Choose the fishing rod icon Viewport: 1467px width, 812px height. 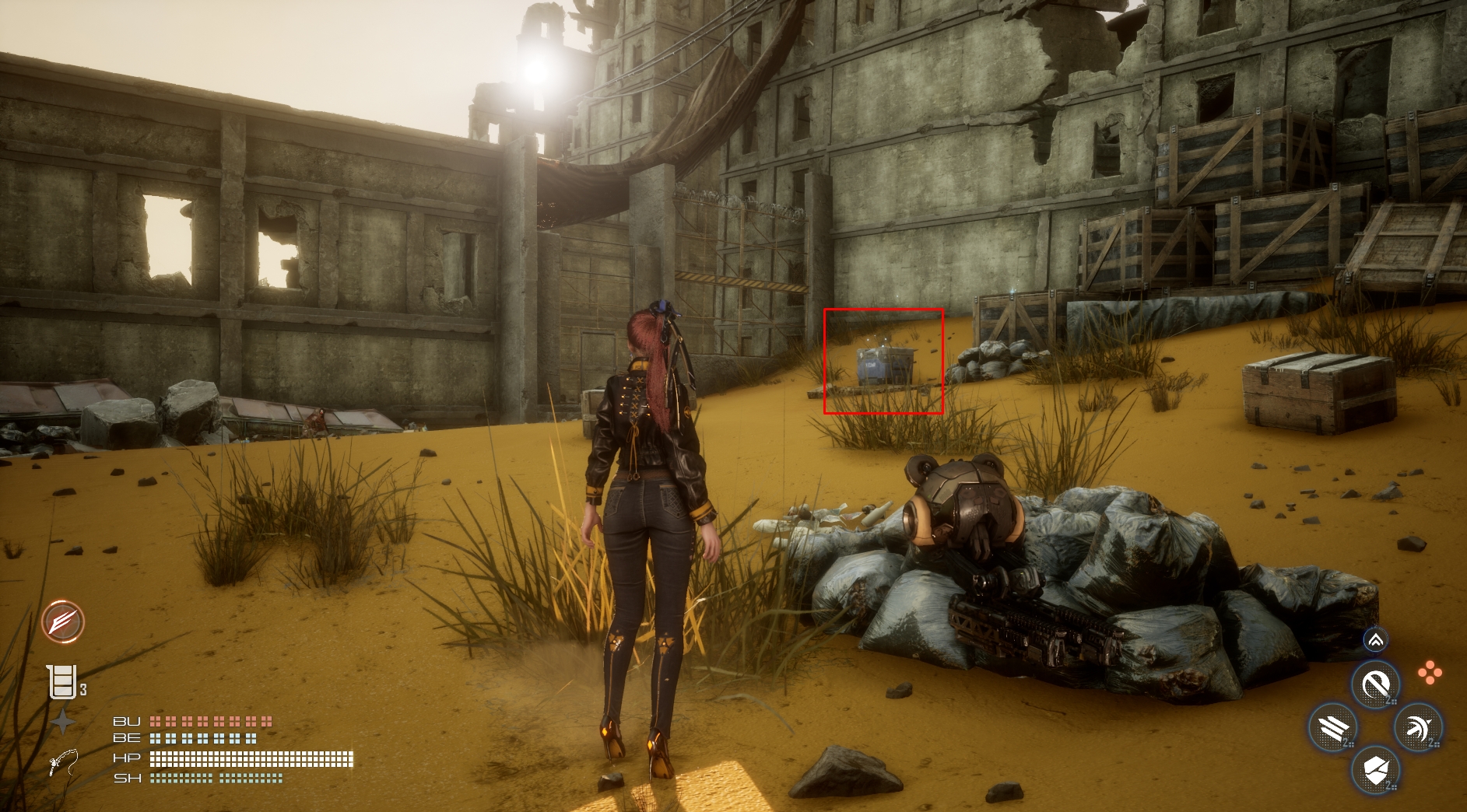pyautogui.click(x=62, y=762)
